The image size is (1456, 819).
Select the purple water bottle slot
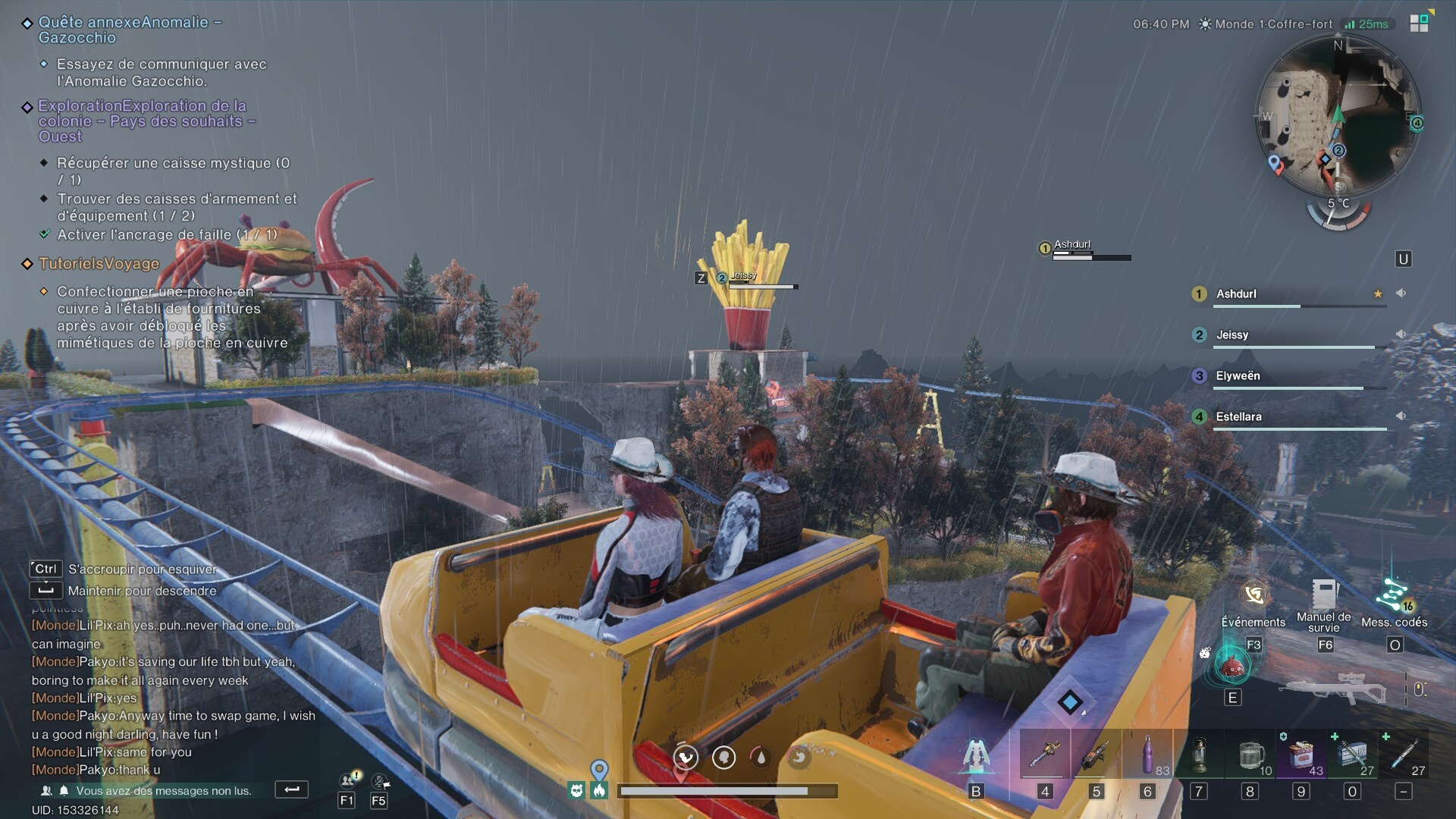[1147, 755]
